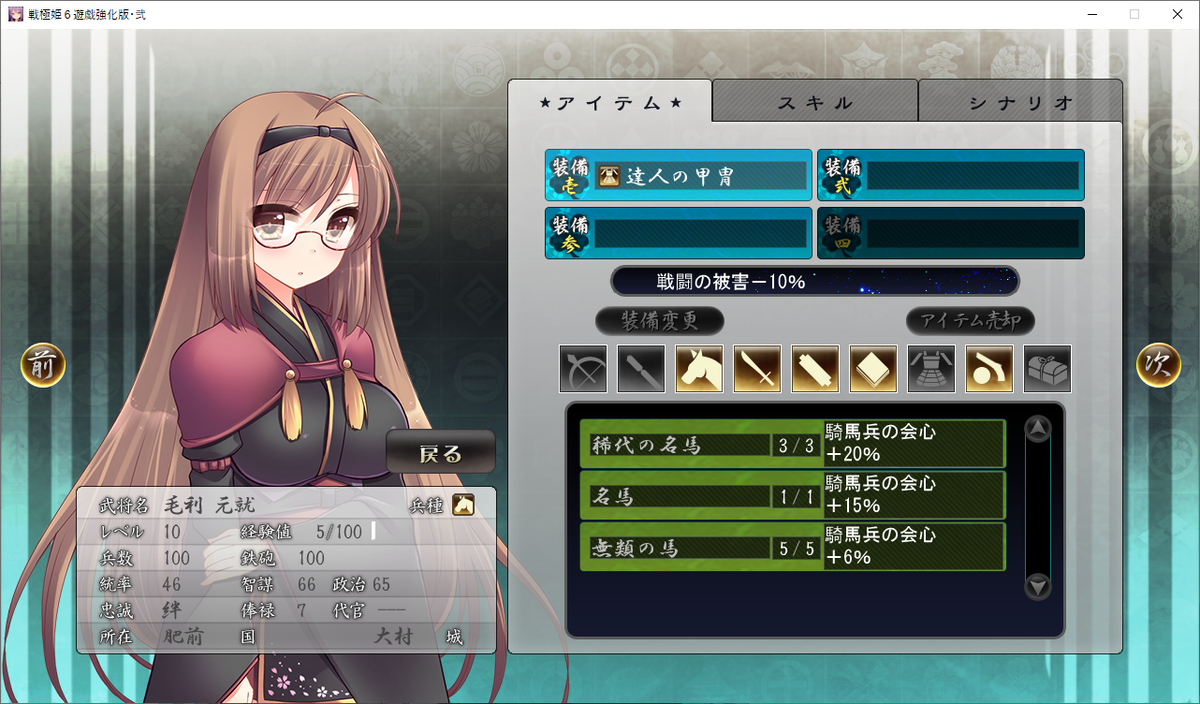Click the item list down arrow
1200x704 pixels.
(x=1038, y=587)
